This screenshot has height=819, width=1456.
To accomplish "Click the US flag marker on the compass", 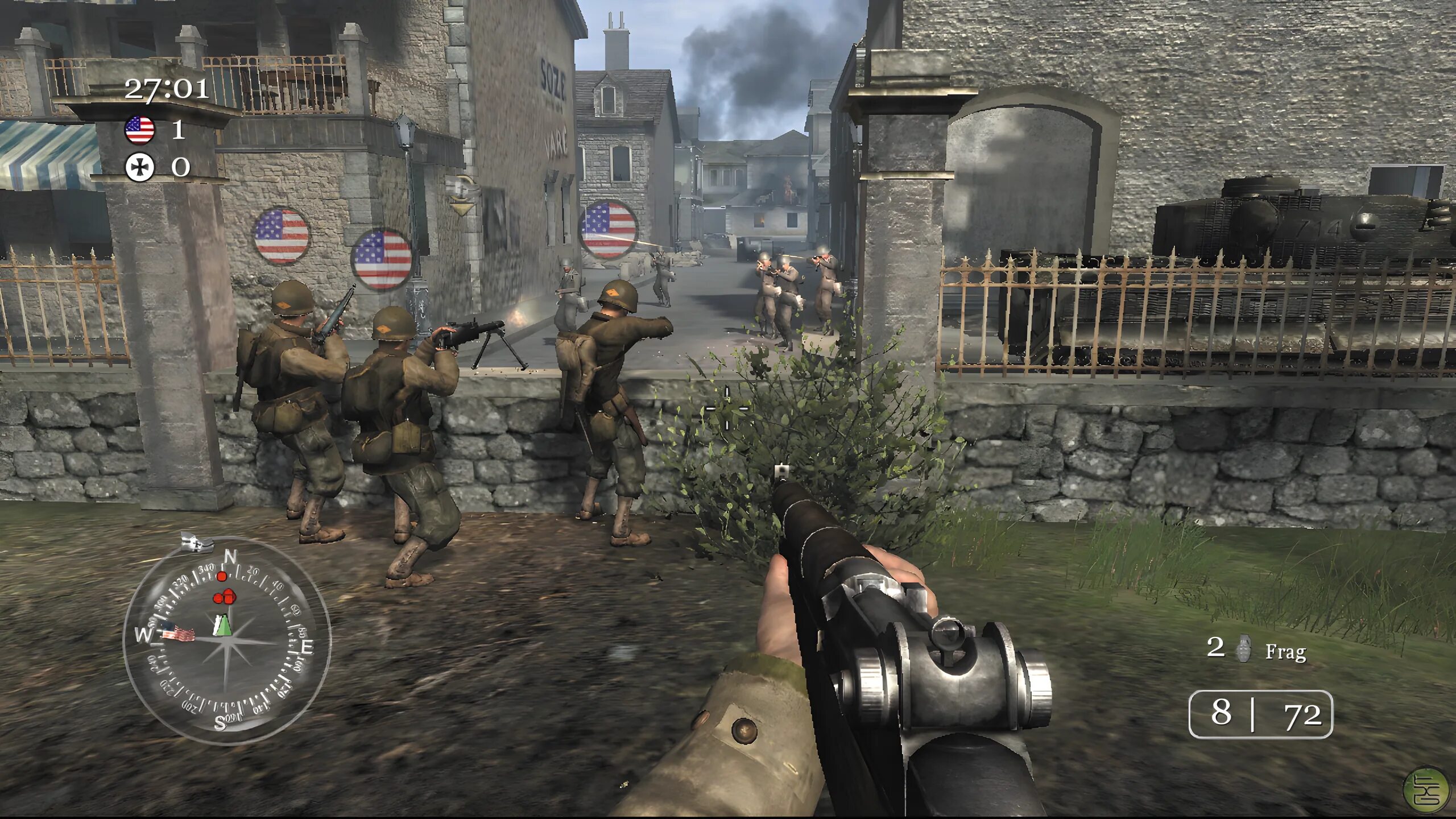I will point(177,632).
